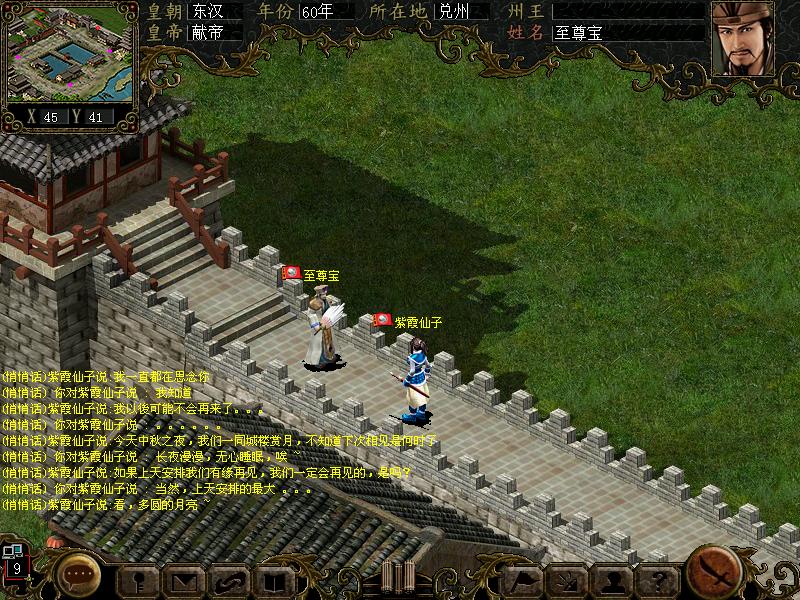Open the mail envelope icon
The height and width of the screenshot is (600, 800).
point(184,578)
